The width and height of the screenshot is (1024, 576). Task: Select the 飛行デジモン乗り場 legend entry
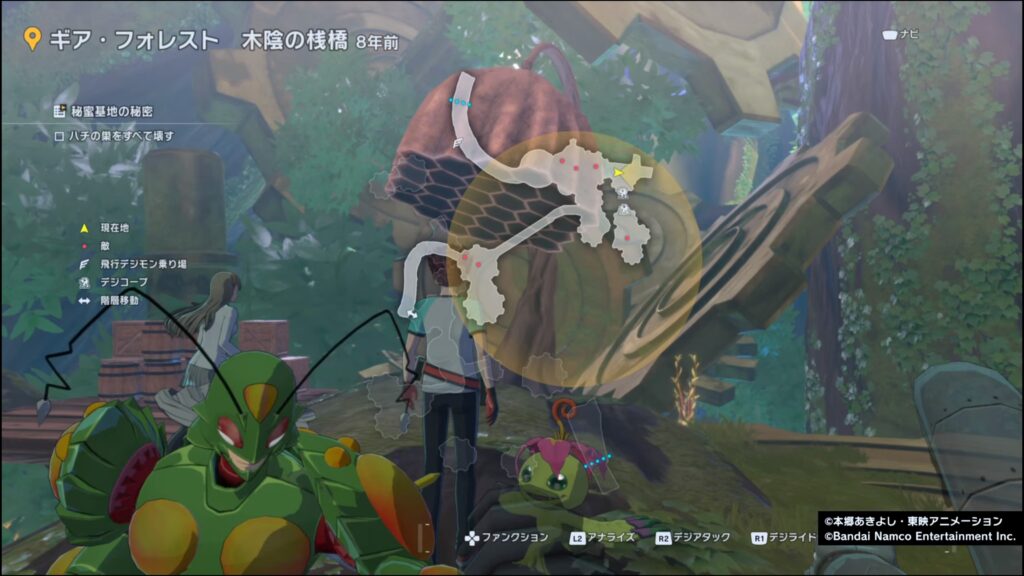pos(143,264)
